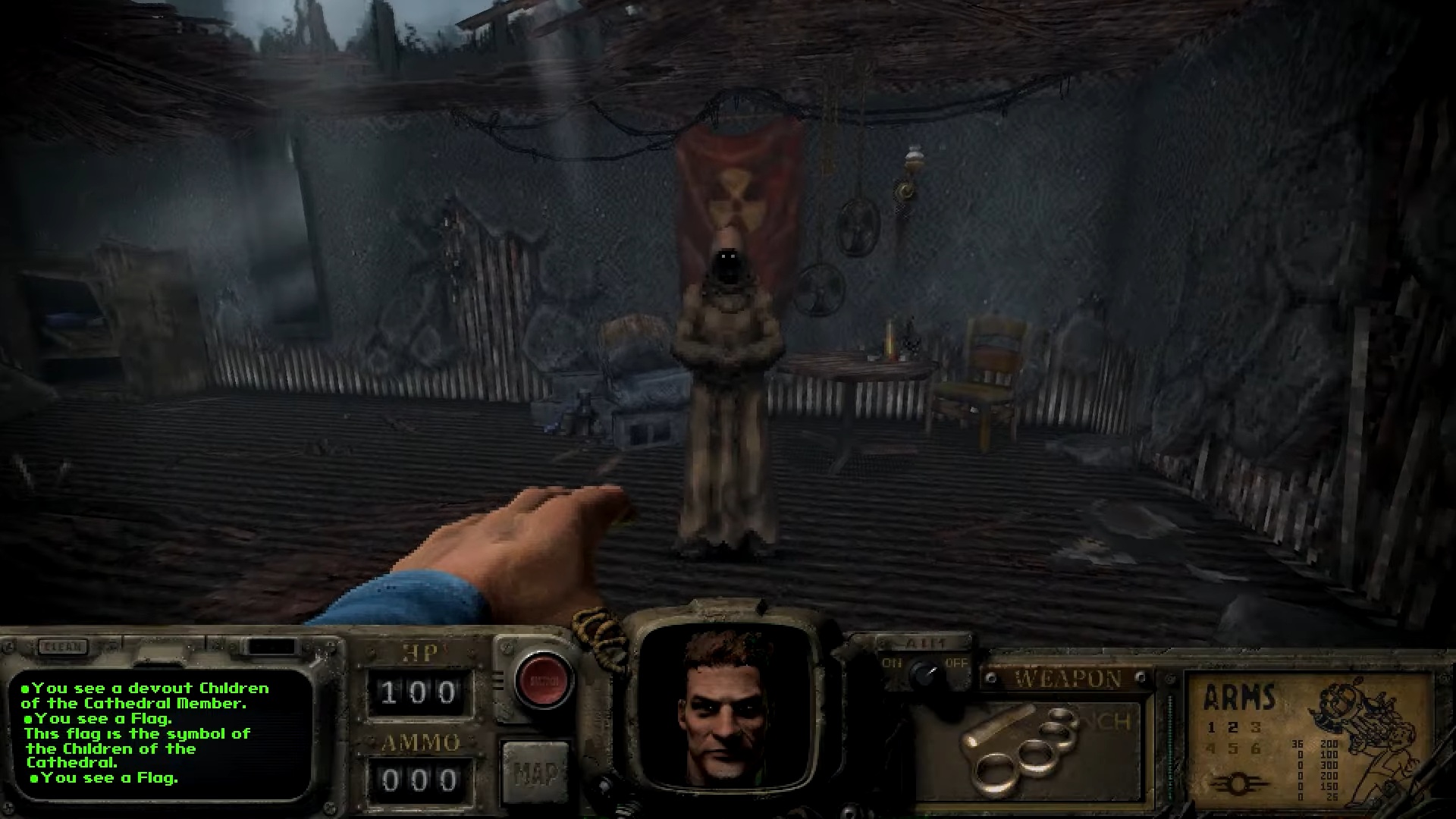Turn the AIM knob to ON

(893, 661)
